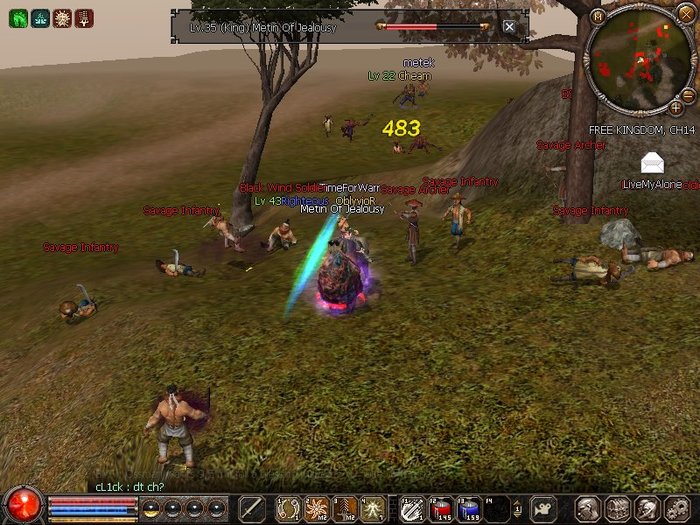Open the whisper envelope from LiveMyAlone
Viewport: 700px width, 525px height.
(654, 162)
